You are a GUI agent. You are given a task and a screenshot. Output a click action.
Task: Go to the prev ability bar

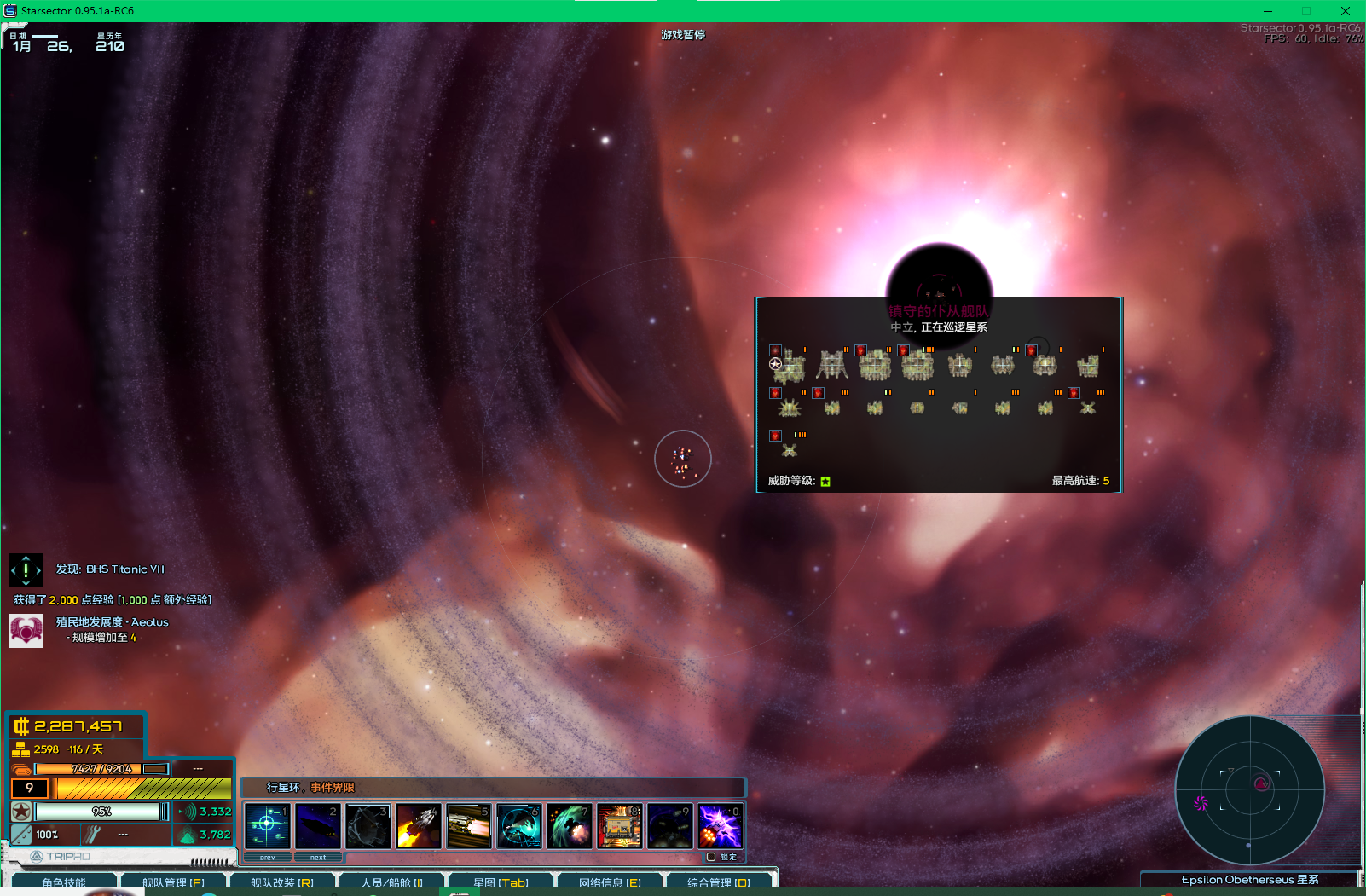pos(267,857)
